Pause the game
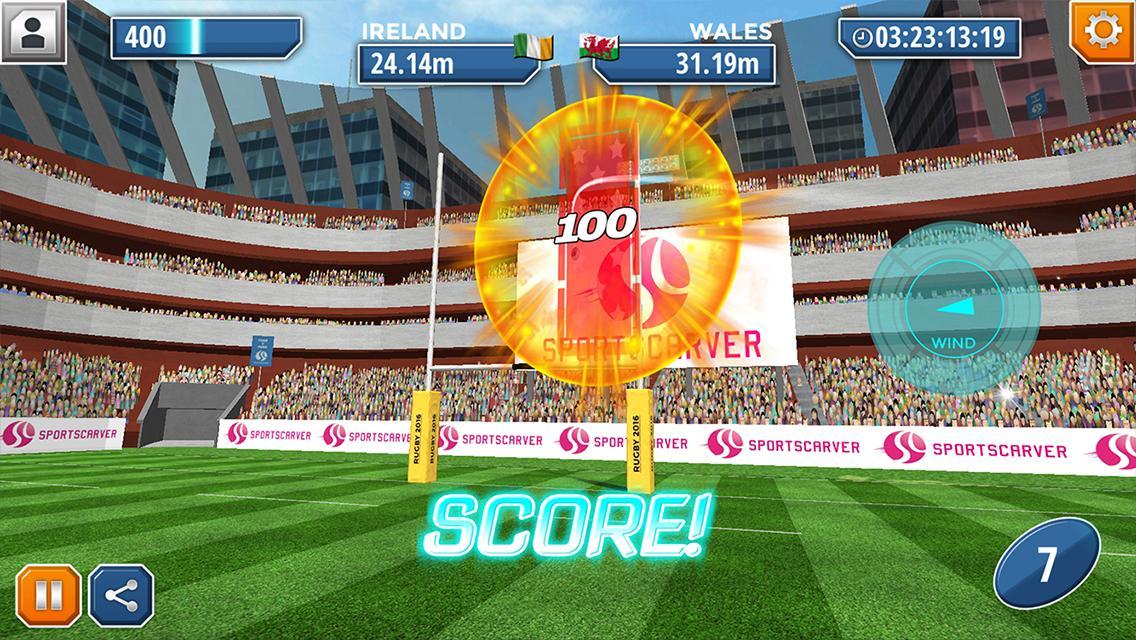1136x640 pixels. [48, 597]
